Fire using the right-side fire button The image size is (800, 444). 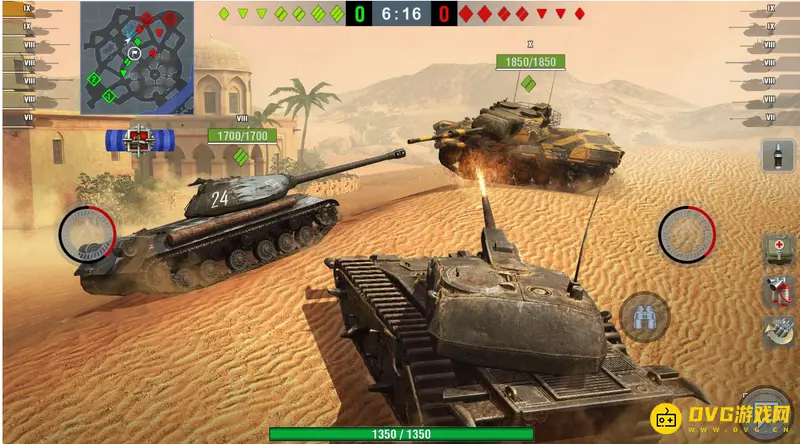click(687, 235)
